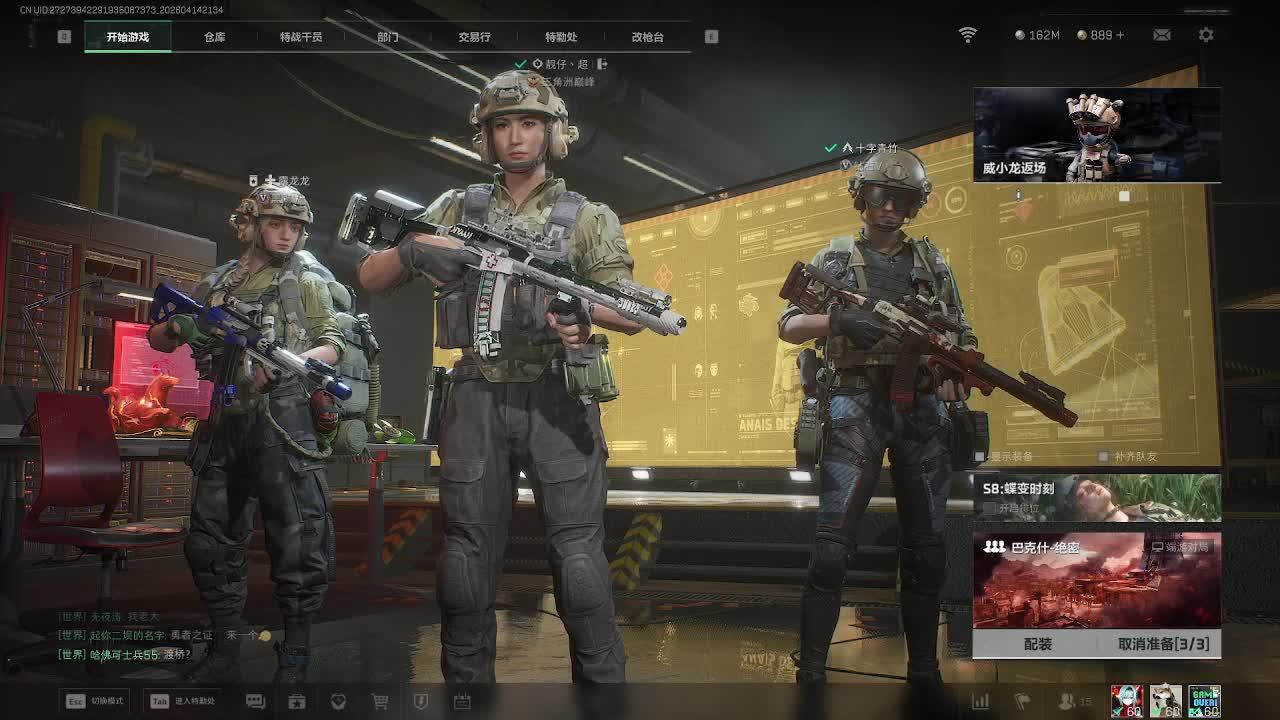
Task: Open the S8:蝶变时刻 season banner
Action: (1097, 497)
